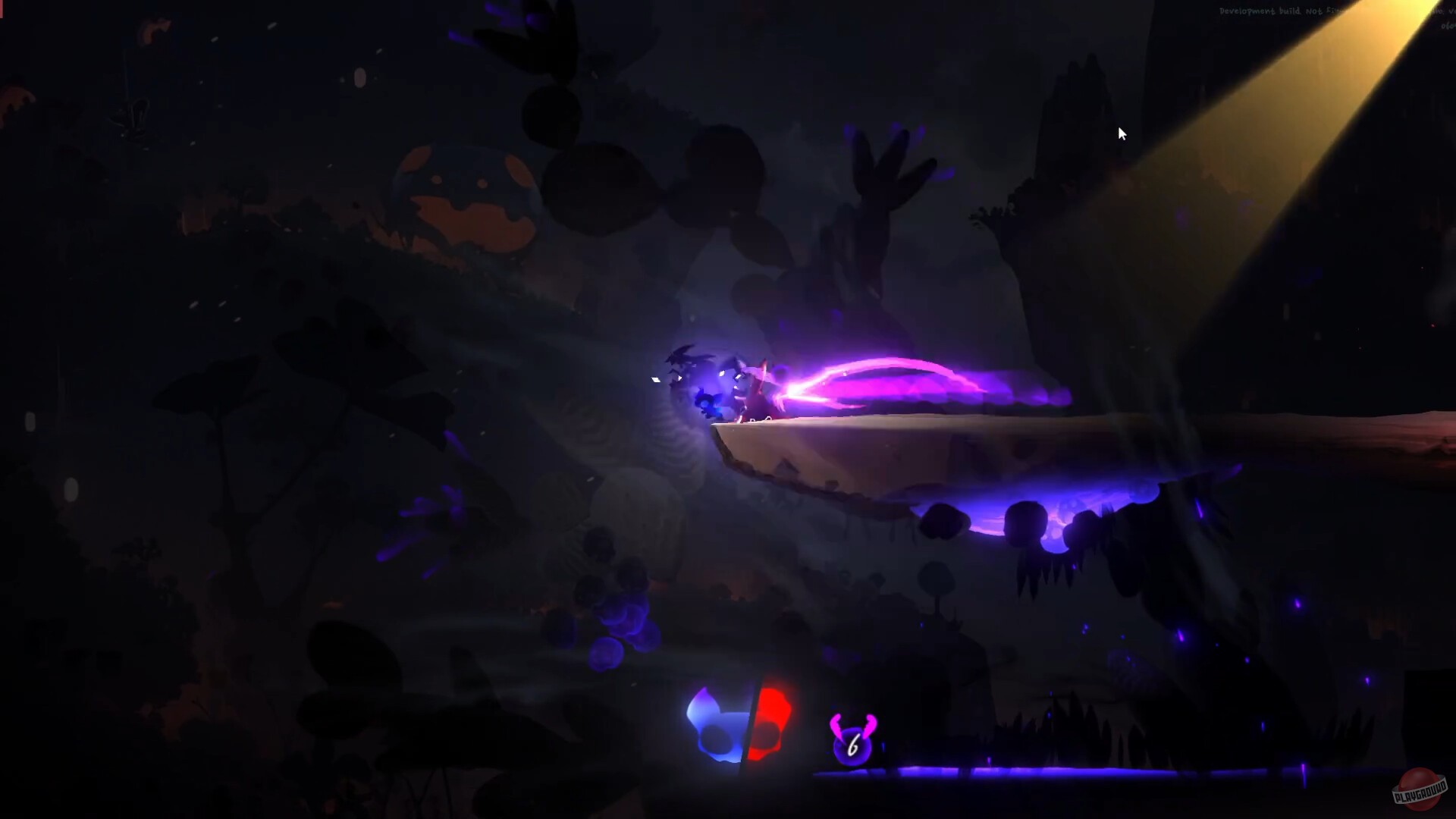The height and width of the screenshot is (819, 1456).
Task: Select the player character on the platform
Action: point(758,388)
